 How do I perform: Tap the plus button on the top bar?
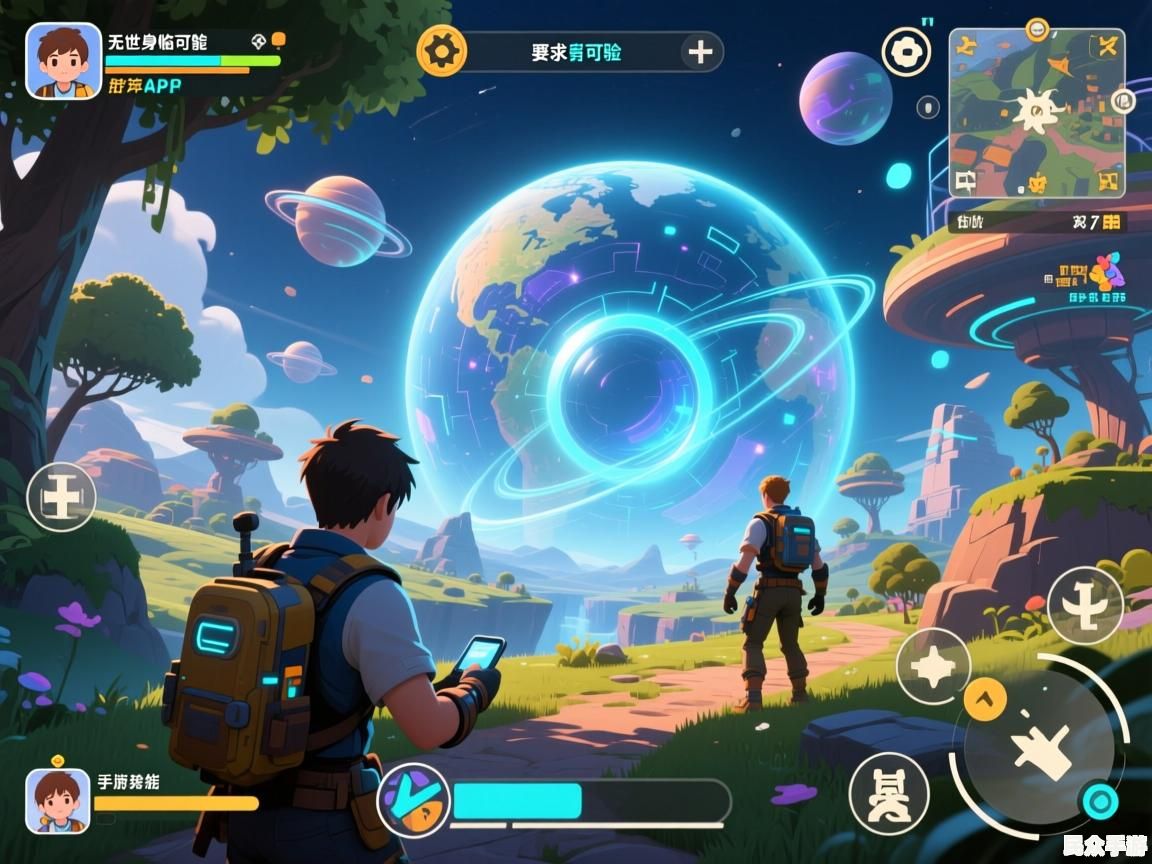coord(700,52)
